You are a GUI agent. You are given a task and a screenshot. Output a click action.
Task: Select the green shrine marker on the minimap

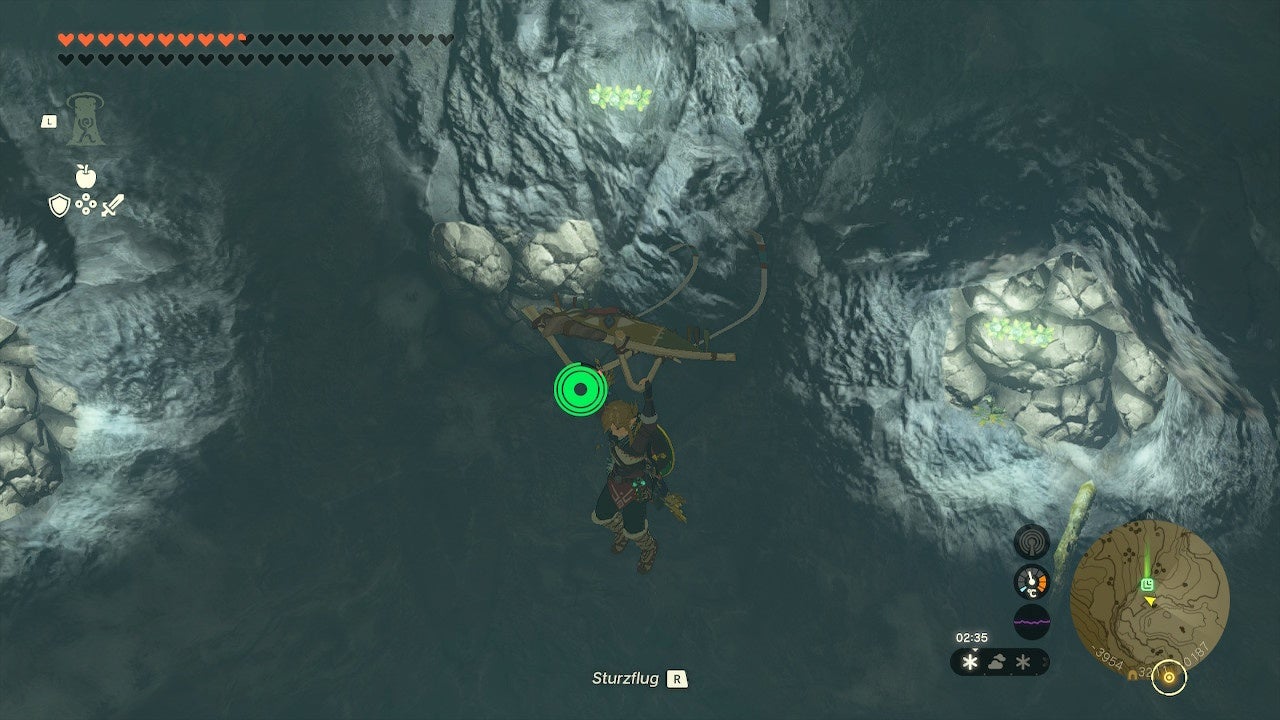1148,583
